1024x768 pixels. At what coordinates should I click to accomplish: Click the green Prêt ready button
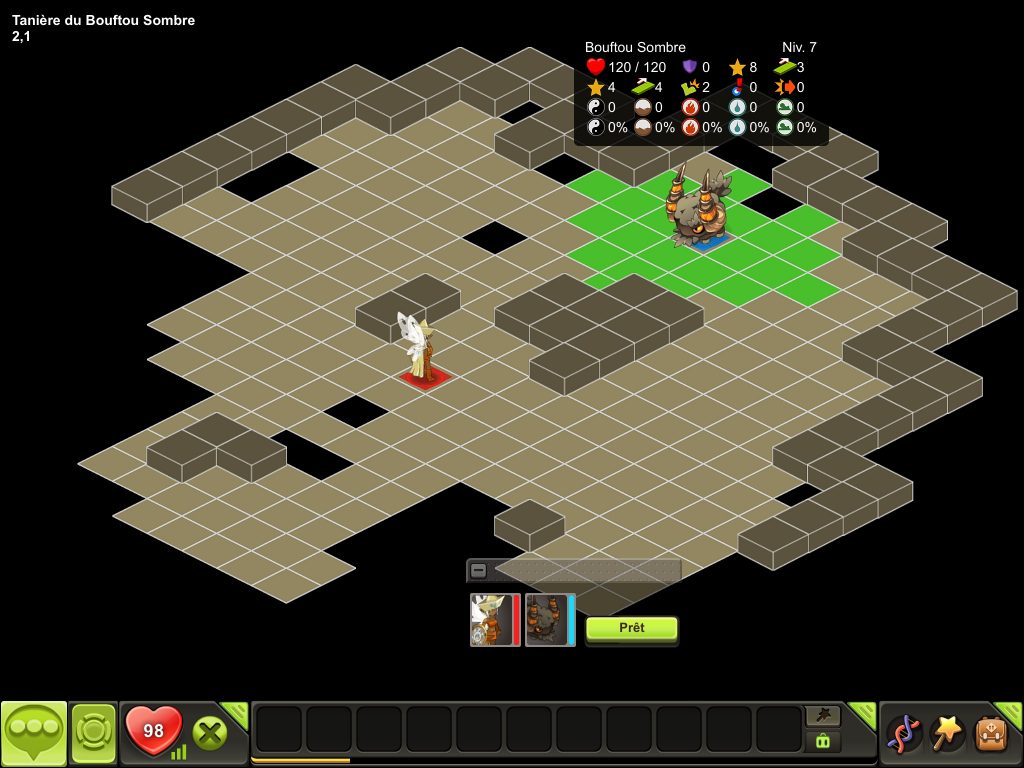pyautogui.click(x=631, y=628)
